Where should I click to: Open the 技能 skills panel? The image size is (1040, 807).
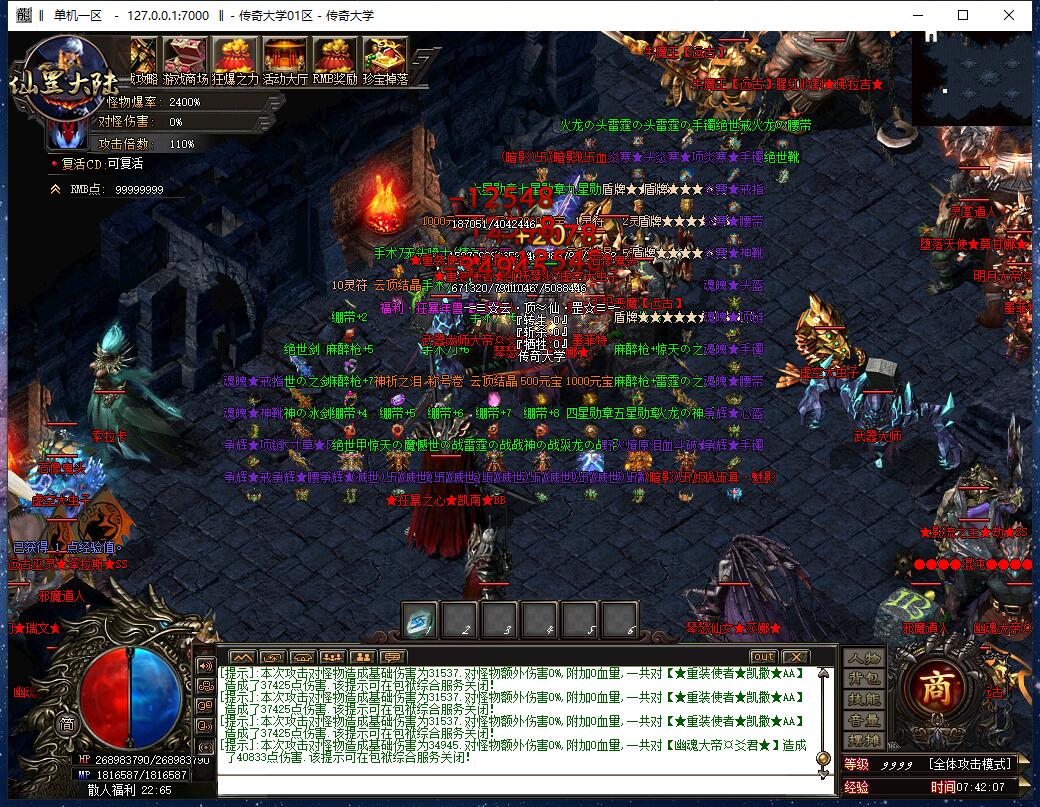pyautogui.click(x=863, y=699)
